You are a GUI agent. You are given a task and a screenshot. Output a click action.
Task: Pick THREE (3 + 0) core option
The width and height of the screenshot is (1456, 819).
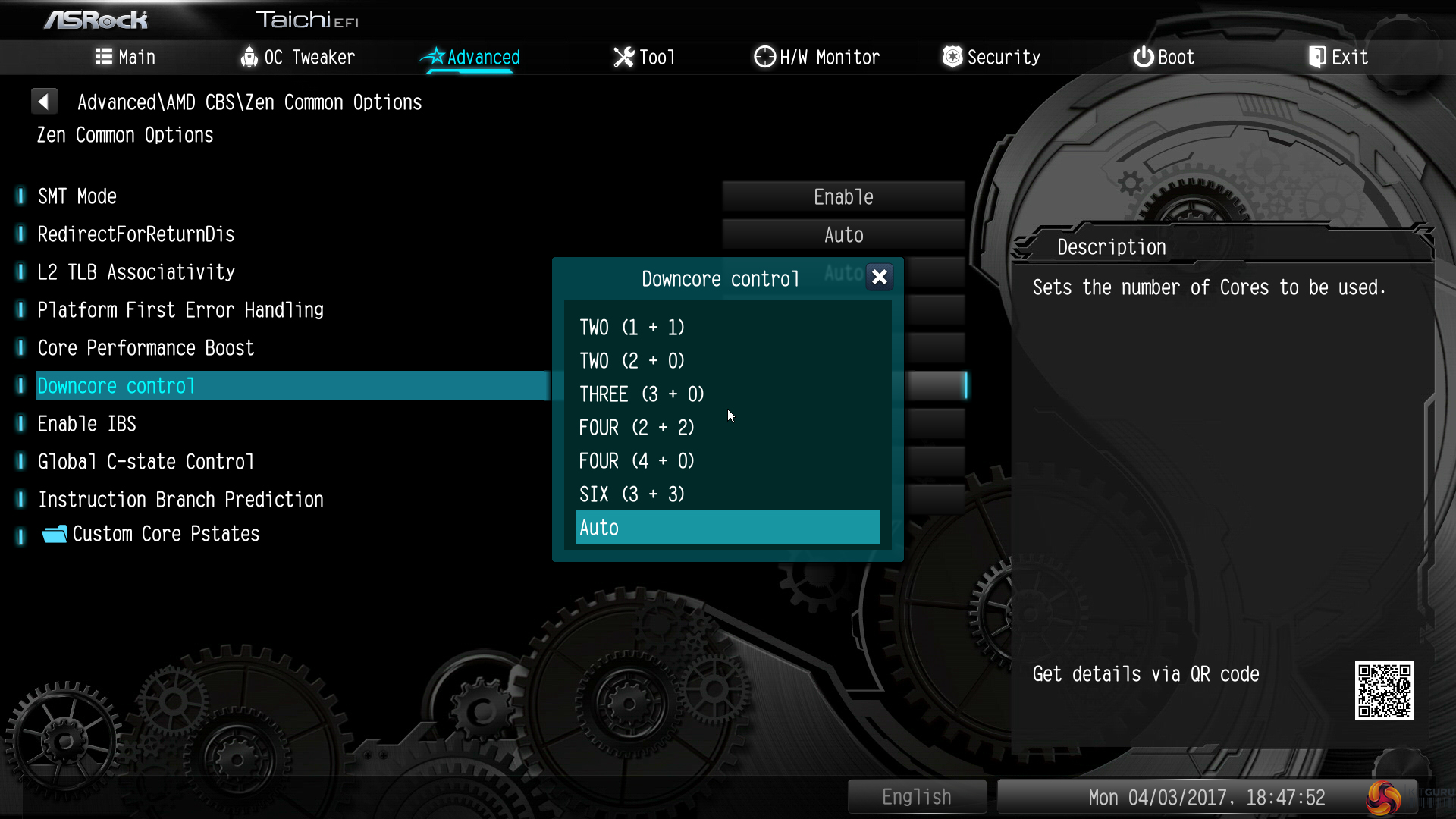[642, 394]
